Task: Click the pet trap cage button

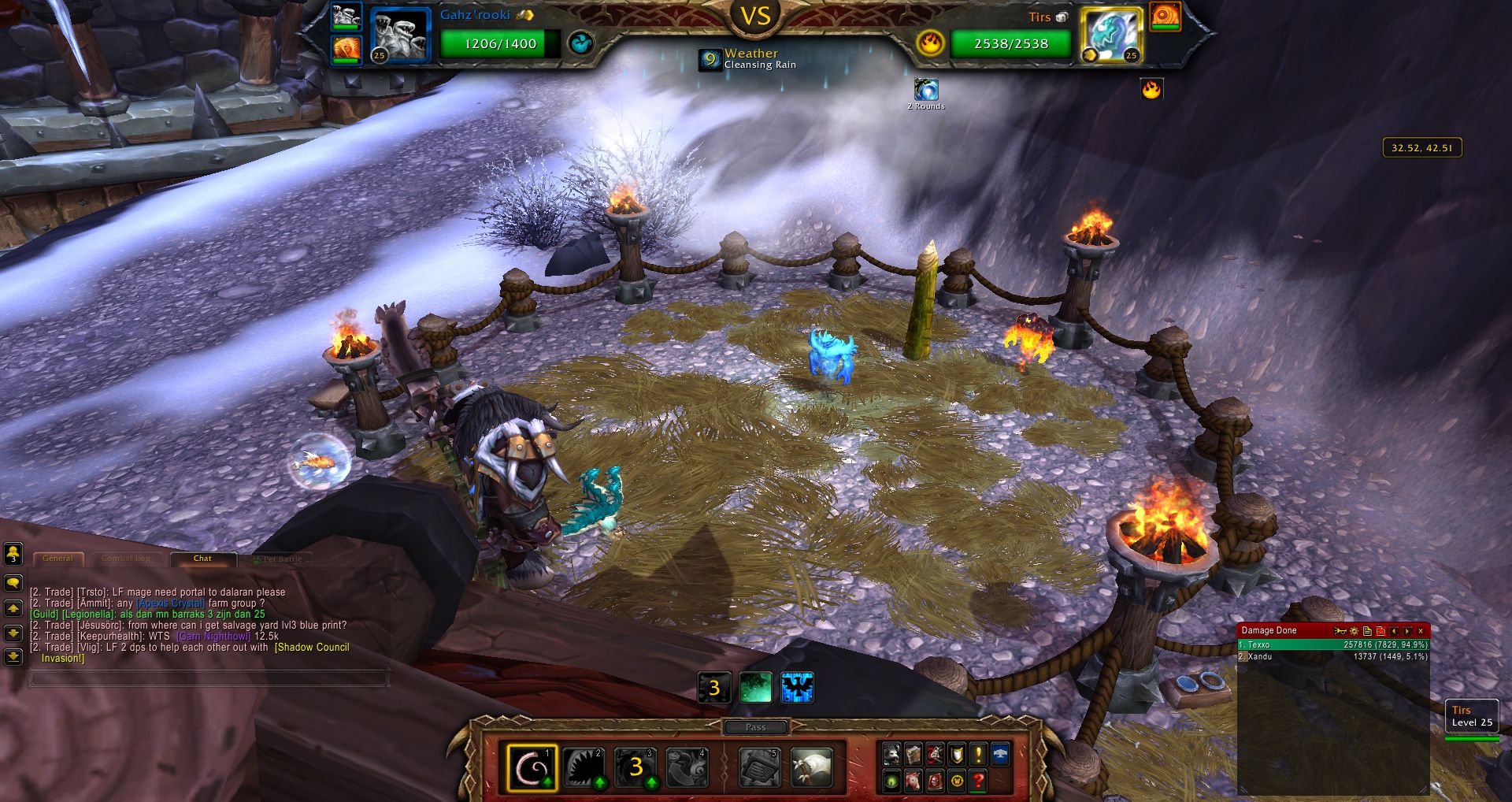Action: 760,767
